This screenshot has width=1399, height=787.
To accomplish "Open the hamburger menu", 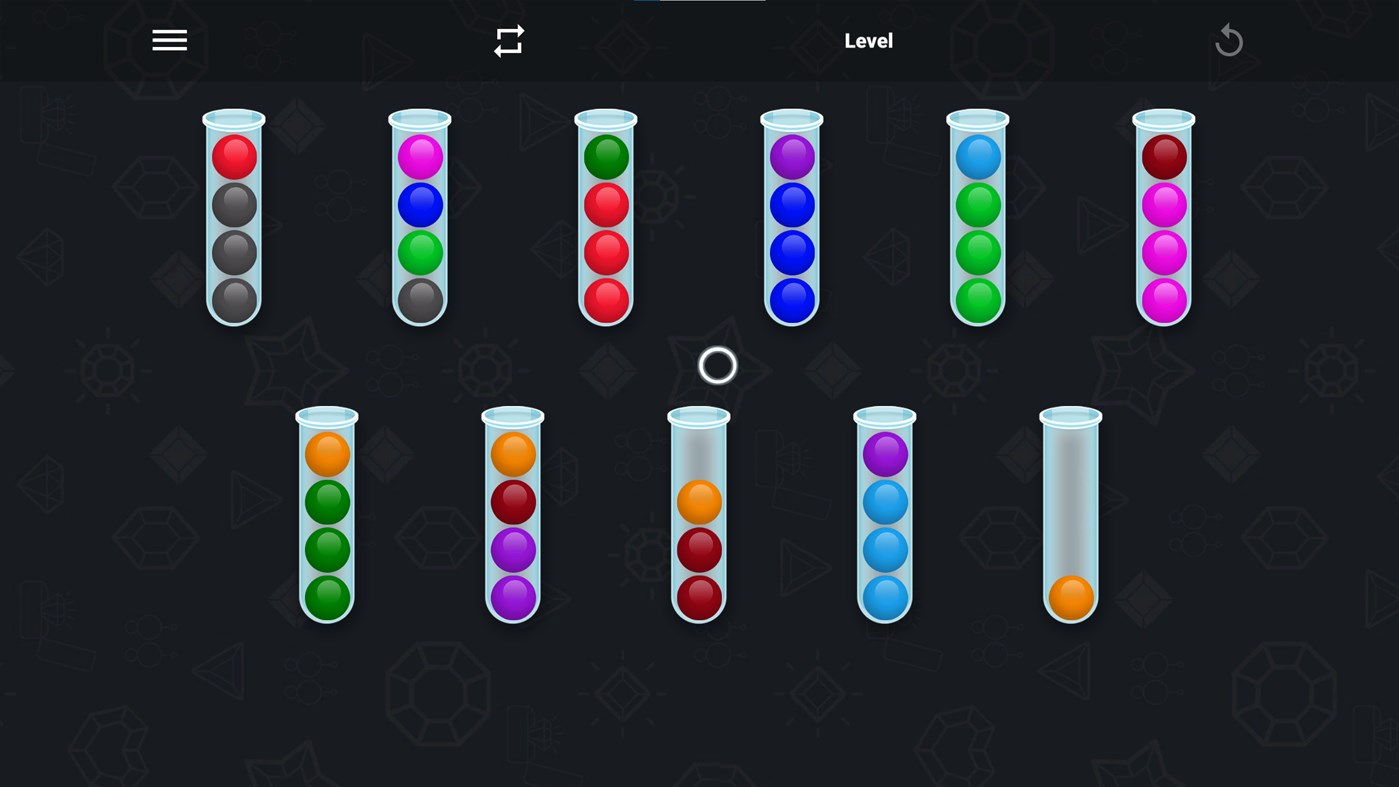I will [169, 39].
